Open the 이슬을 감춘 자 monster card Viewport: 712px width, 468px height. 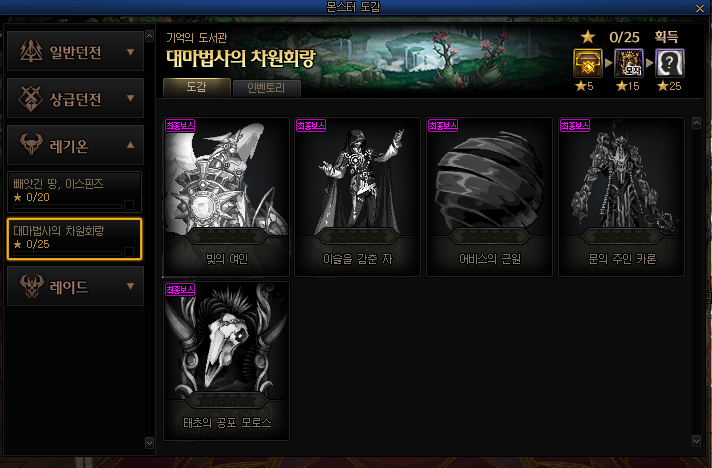[x=357, y=196]
